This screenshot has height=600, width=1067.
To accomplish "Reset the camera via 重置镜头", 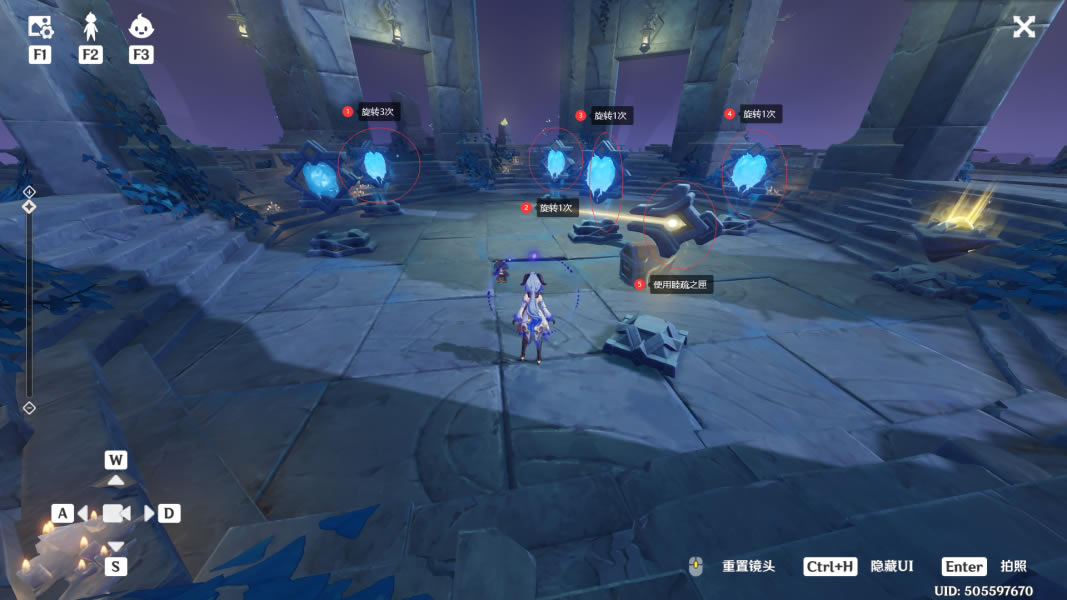I will (748, 566).
